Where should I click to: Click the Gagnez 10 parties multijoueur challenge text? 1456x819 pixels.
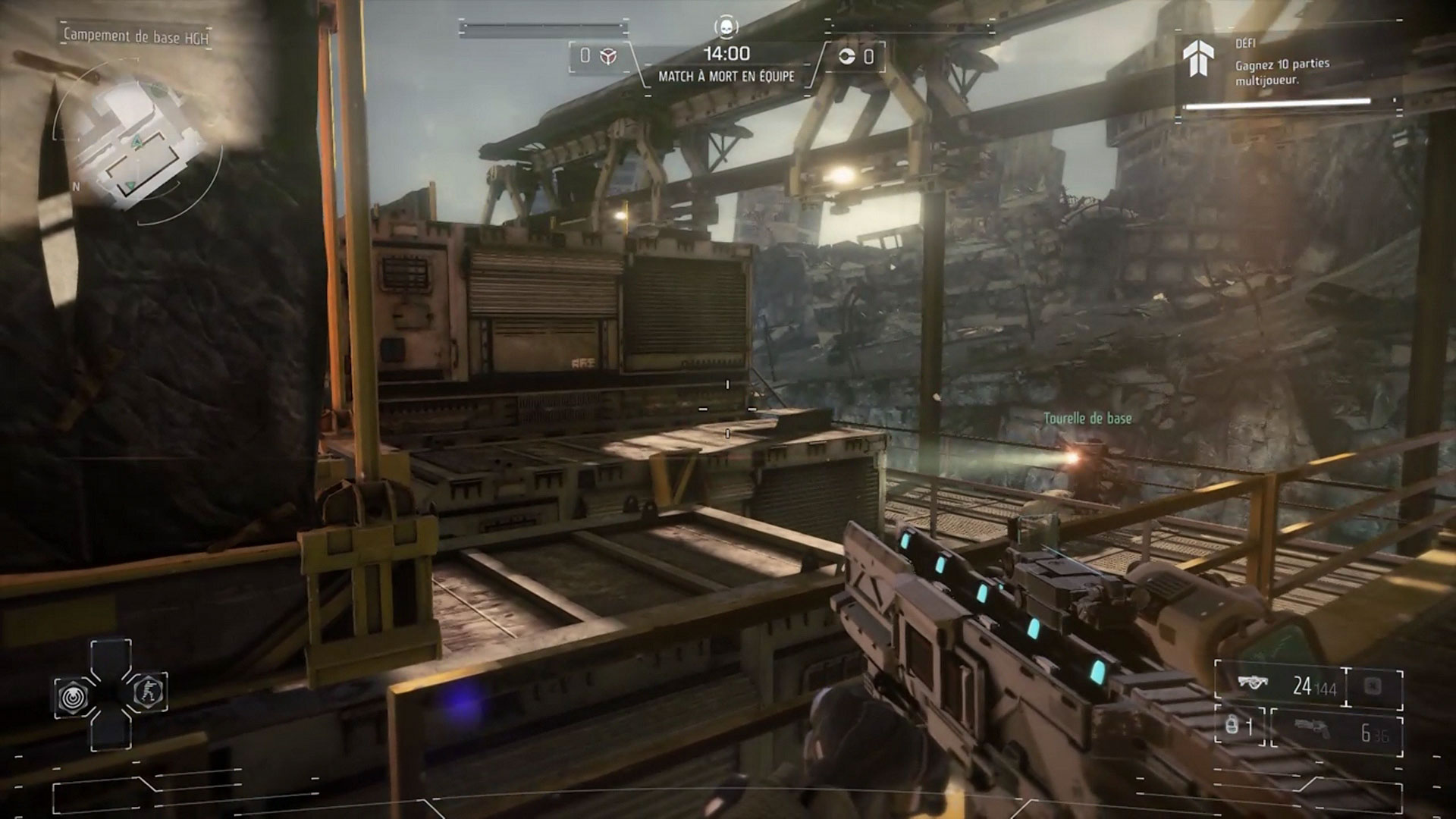[x=1282, y=72]
